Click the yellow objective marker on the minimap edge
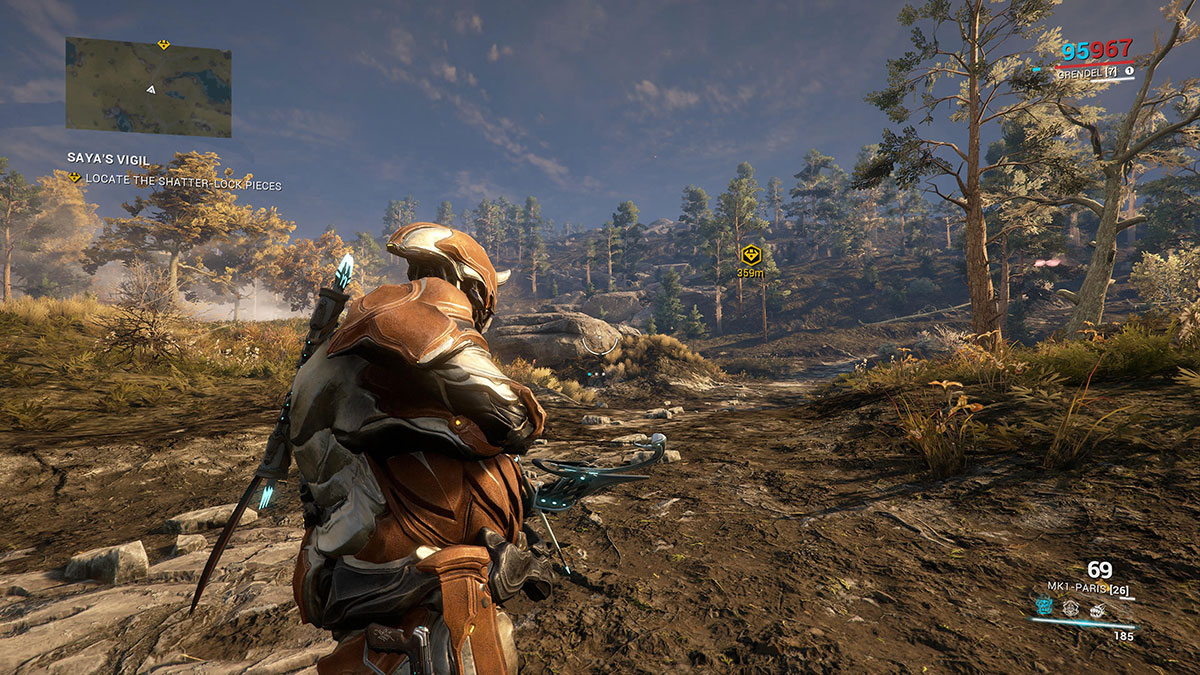This screenshot has width=1200, height=675. (x=163, y=44)
